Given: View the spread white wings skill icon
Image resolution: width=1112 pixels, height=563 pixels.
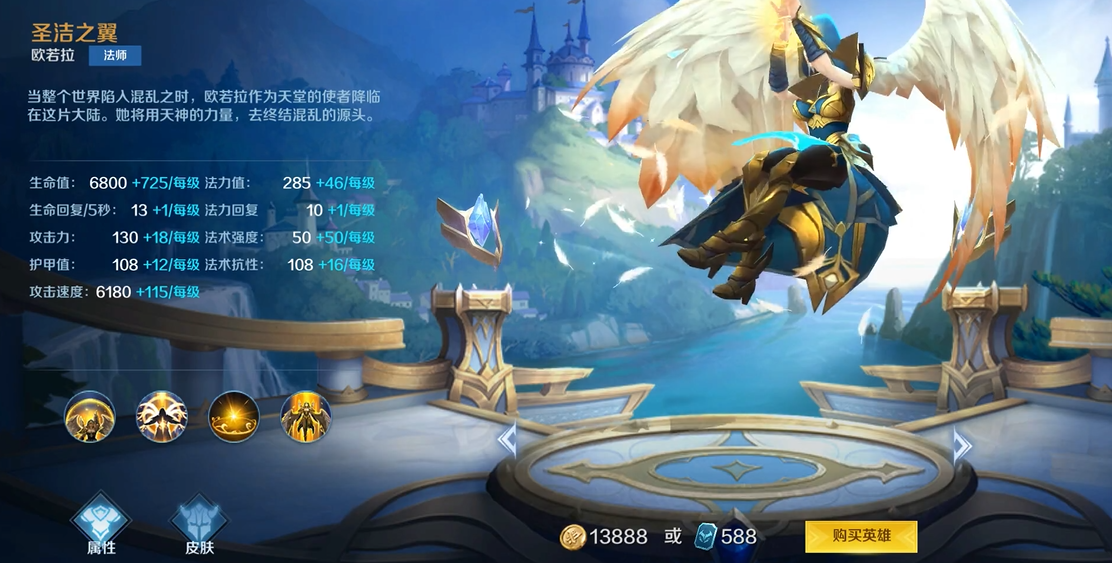Looking at the screenshot, I should coord(162,416).
